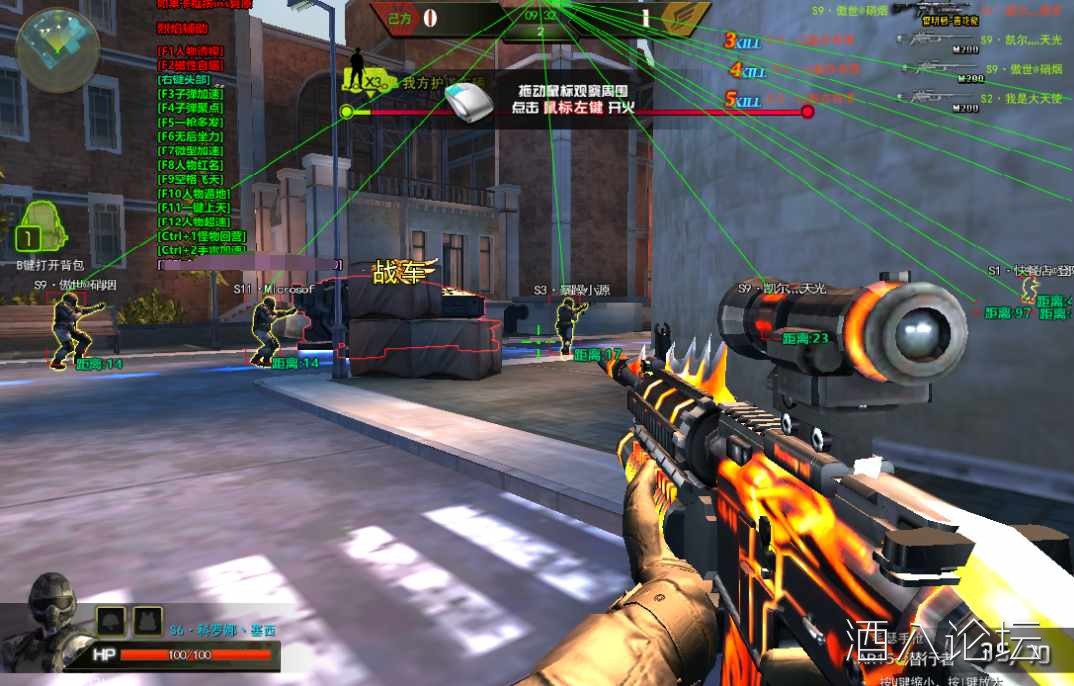Click the circular minimap
Viewport: 1074px width, 686px height.
(57, 50)
